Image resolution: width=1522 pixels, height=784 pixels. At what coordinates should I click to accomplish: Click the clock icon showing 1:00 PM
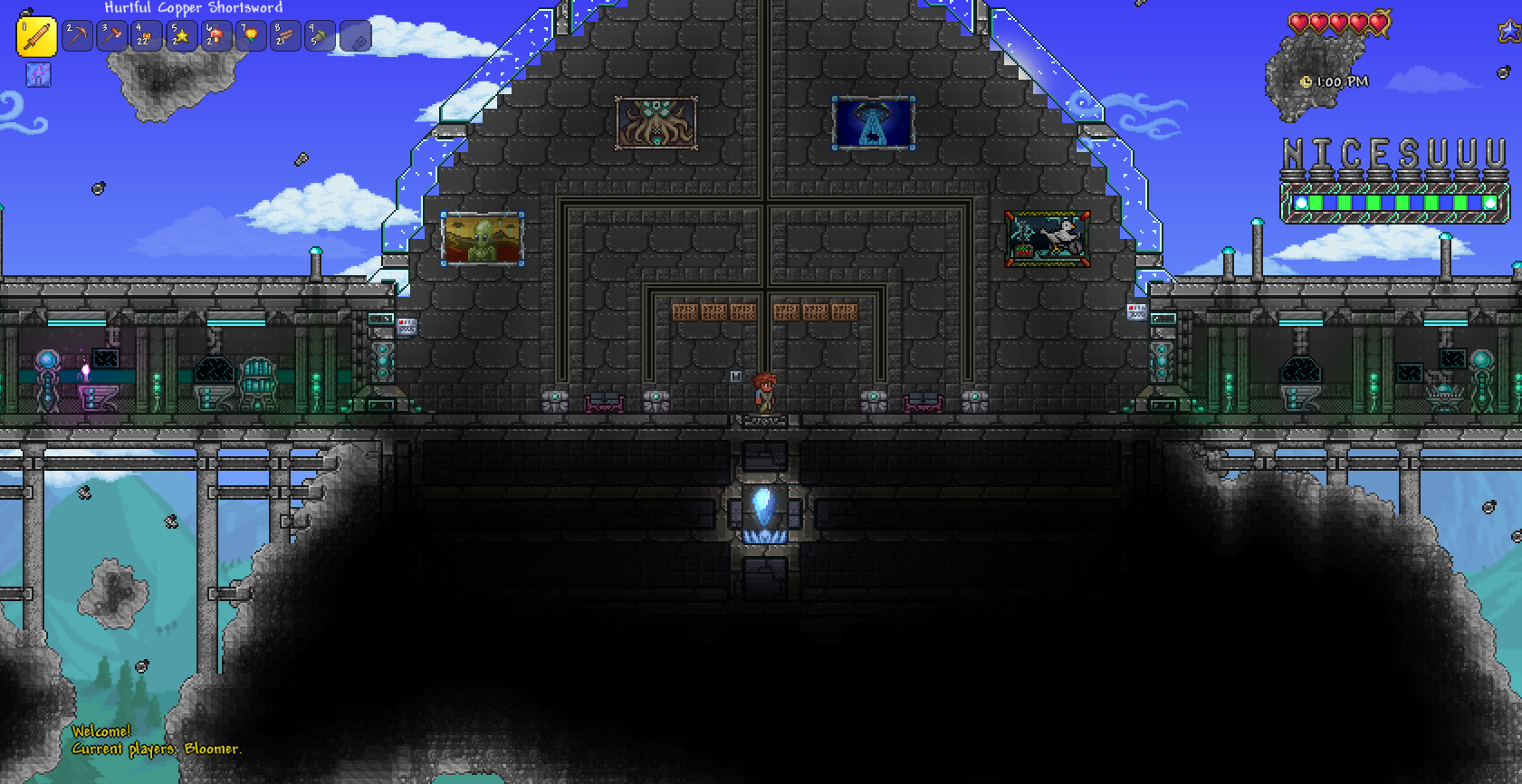coord(1307,81)
